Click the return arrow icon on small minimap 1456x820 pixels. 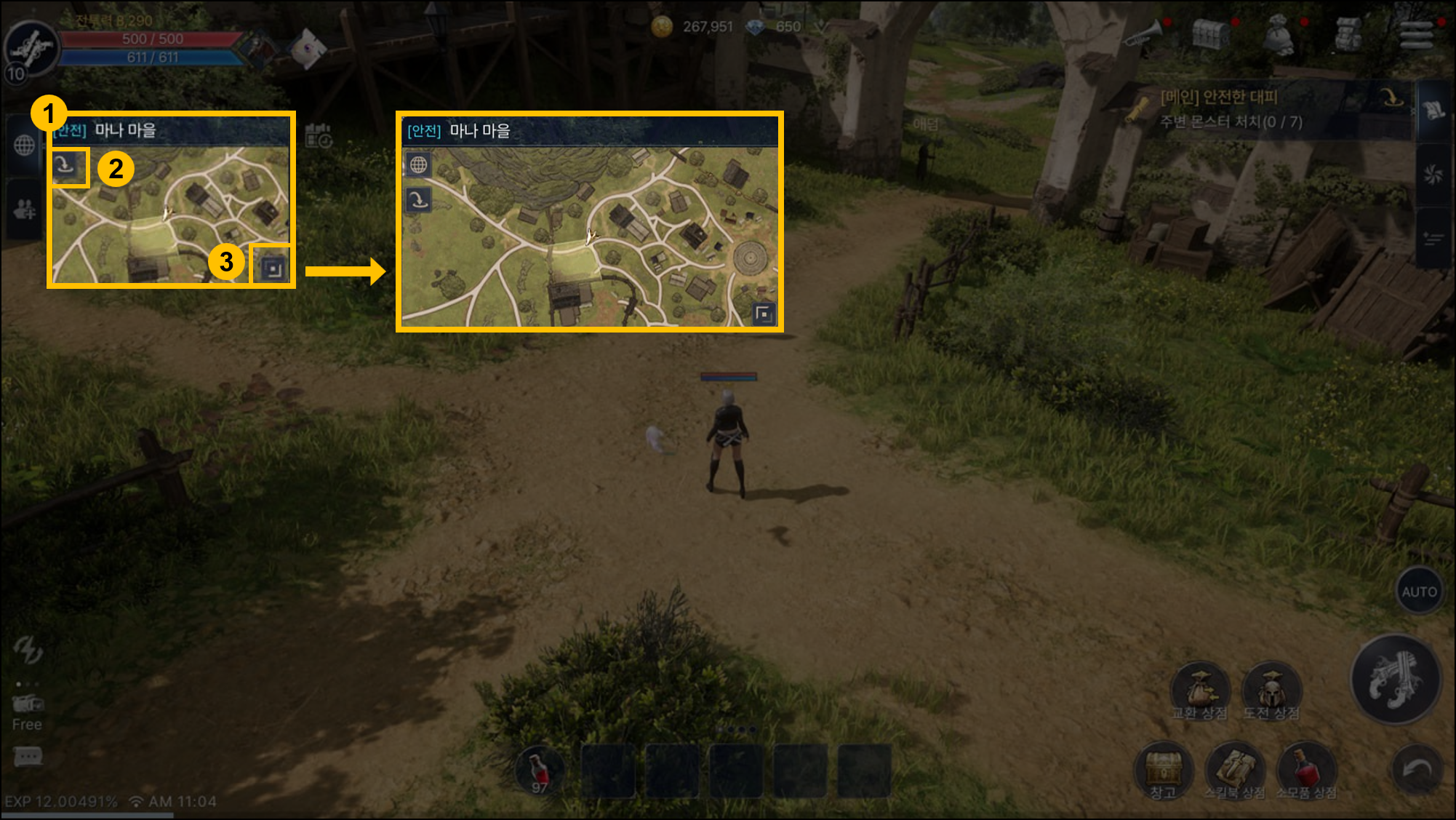65,166
